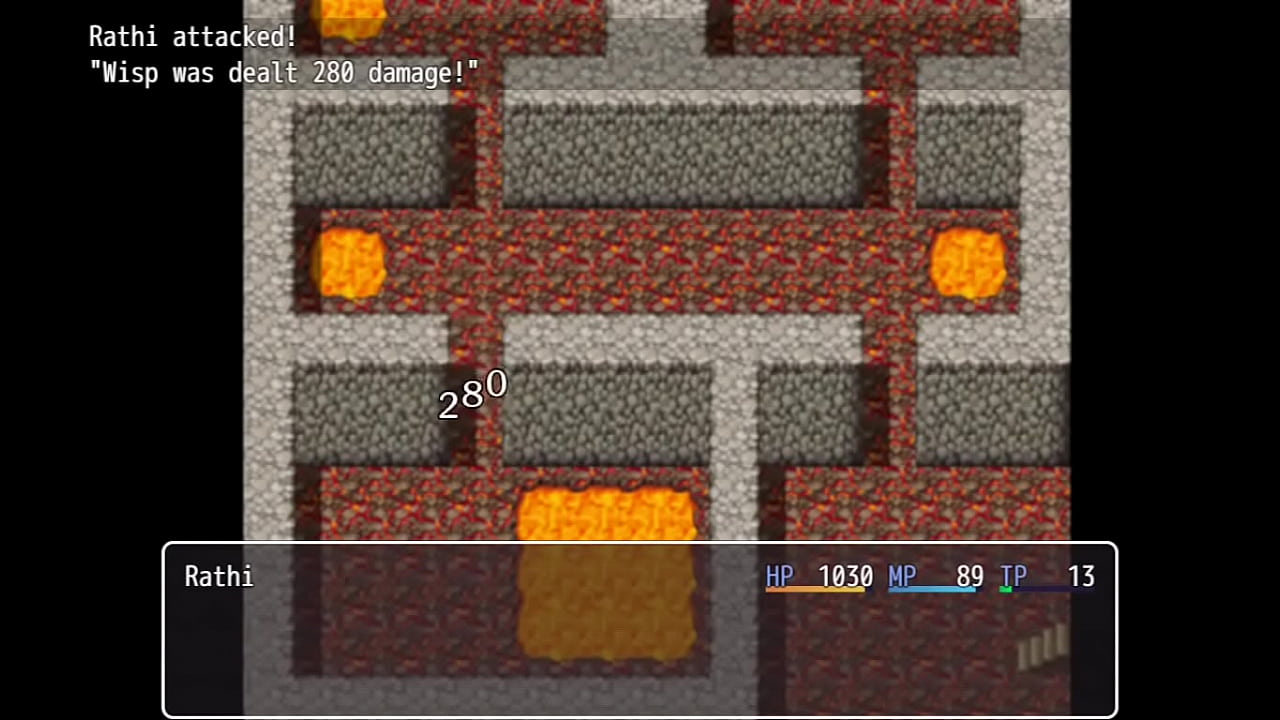Click the HP value showing 1030
This screenshot has height=720, width=1280.
(846, 576)
